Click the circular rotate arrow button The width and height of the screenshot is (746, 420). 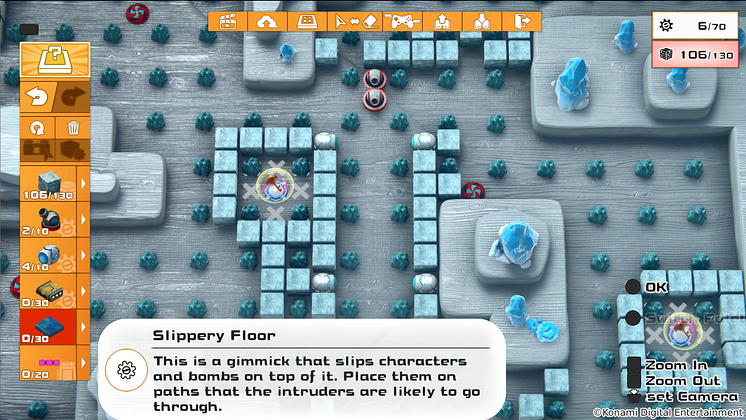(38, 128)
